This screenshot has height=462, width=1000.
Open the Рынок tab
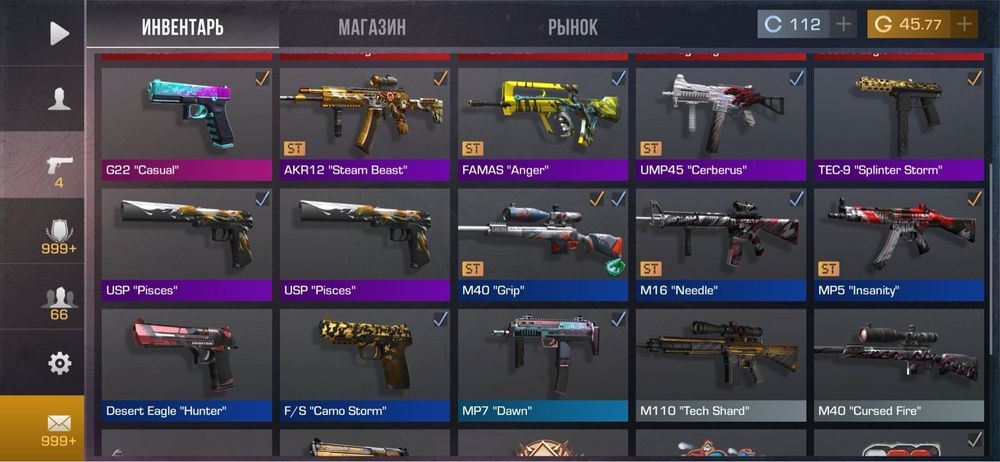tap(573, 27)
